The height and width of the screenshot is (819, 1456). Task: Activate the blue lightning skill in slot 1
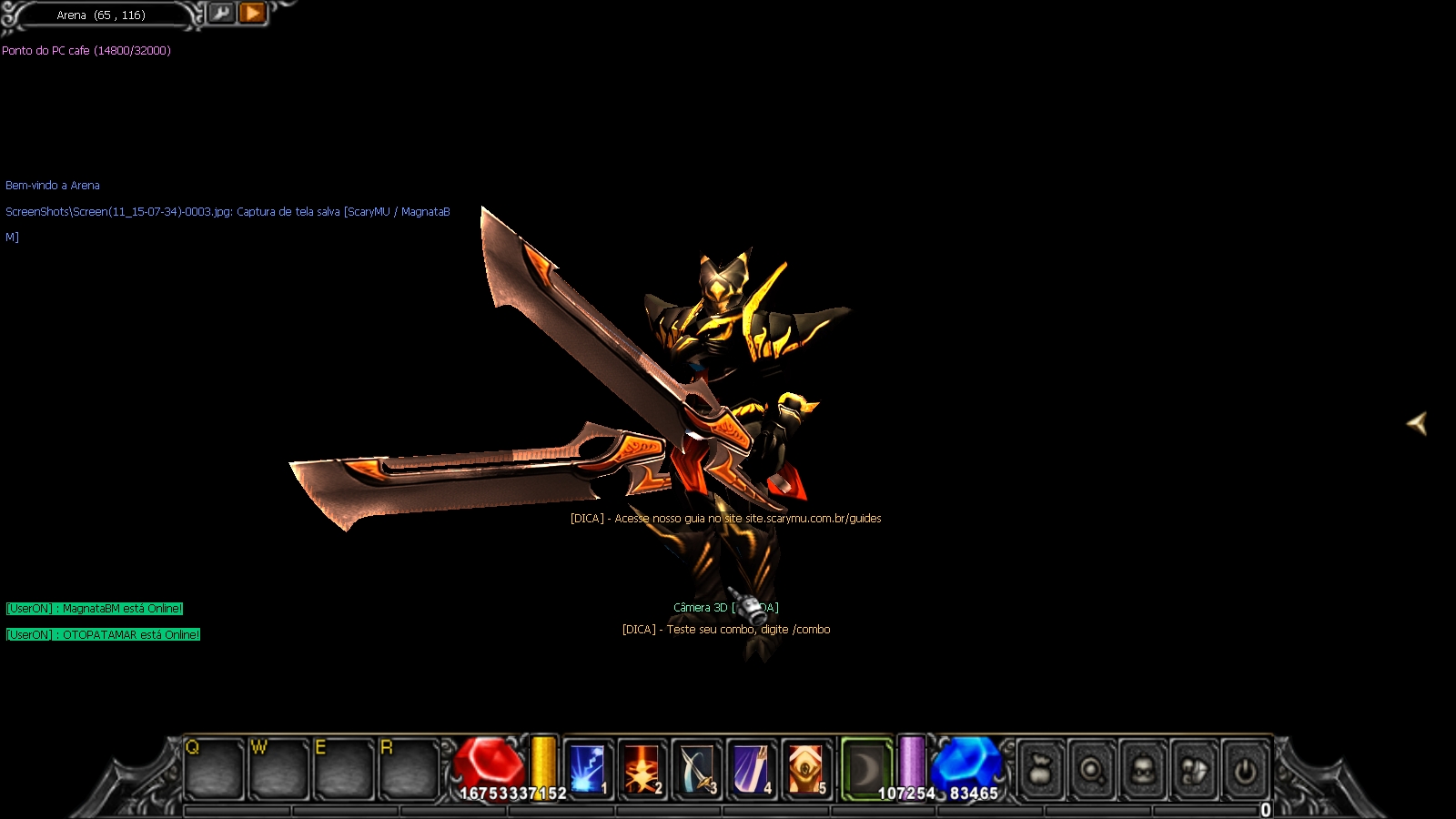[x=588, y=769]
